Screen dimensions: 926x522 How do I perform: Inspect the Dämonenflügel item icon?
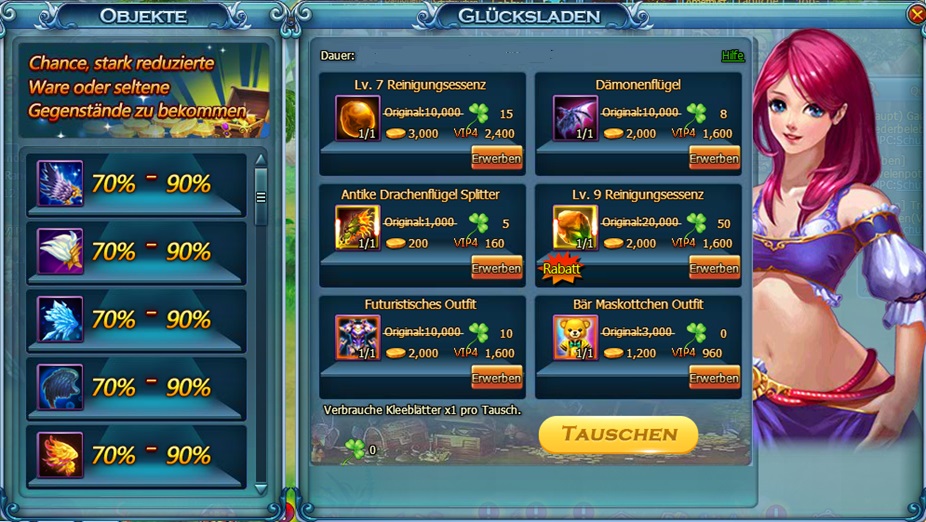(x=575, y=118)
